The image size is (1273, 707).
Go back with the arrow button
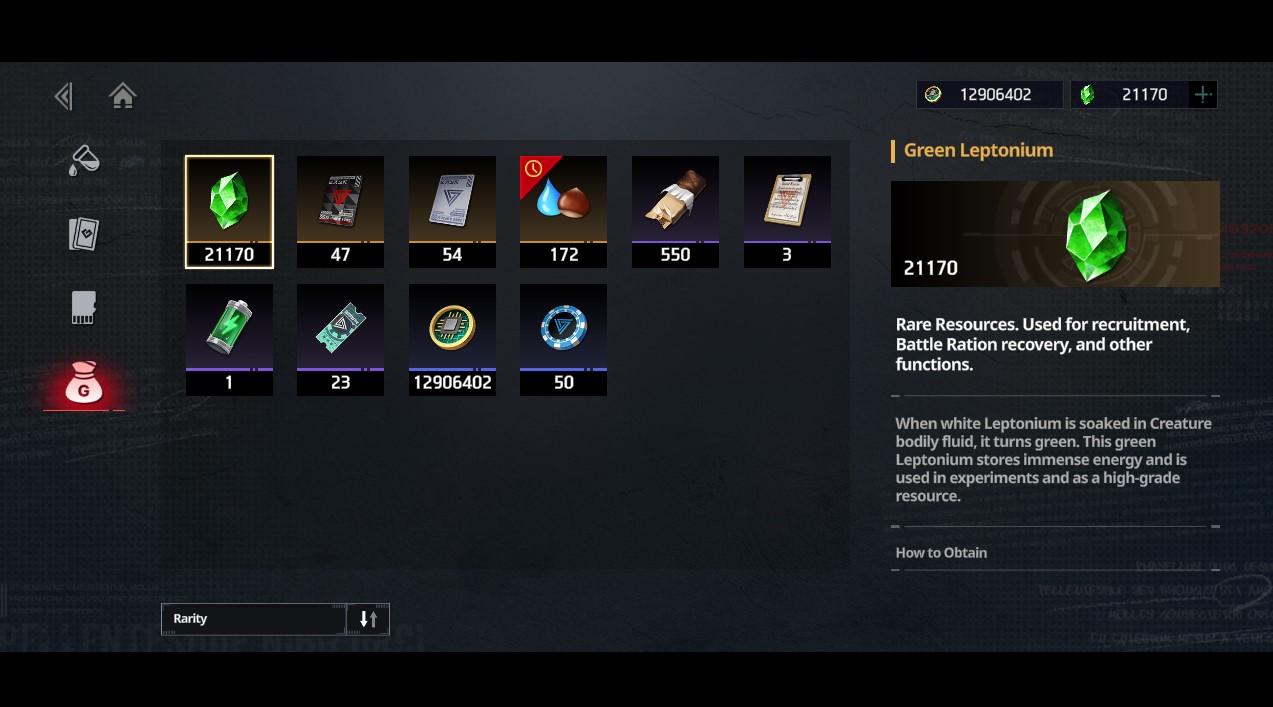coord(64,96)
